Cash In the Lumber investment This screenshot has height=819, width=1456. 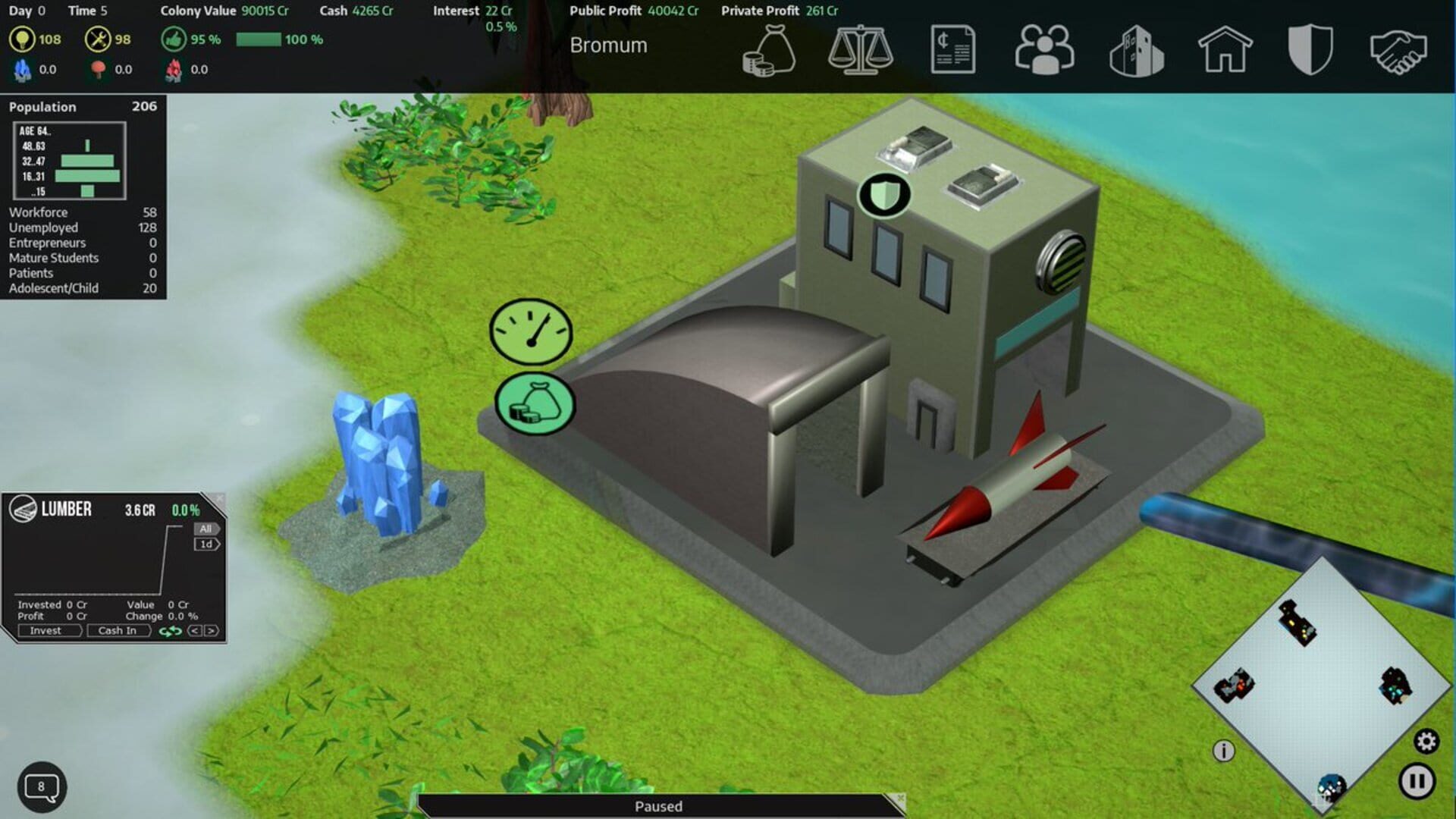tap(118, 631)
